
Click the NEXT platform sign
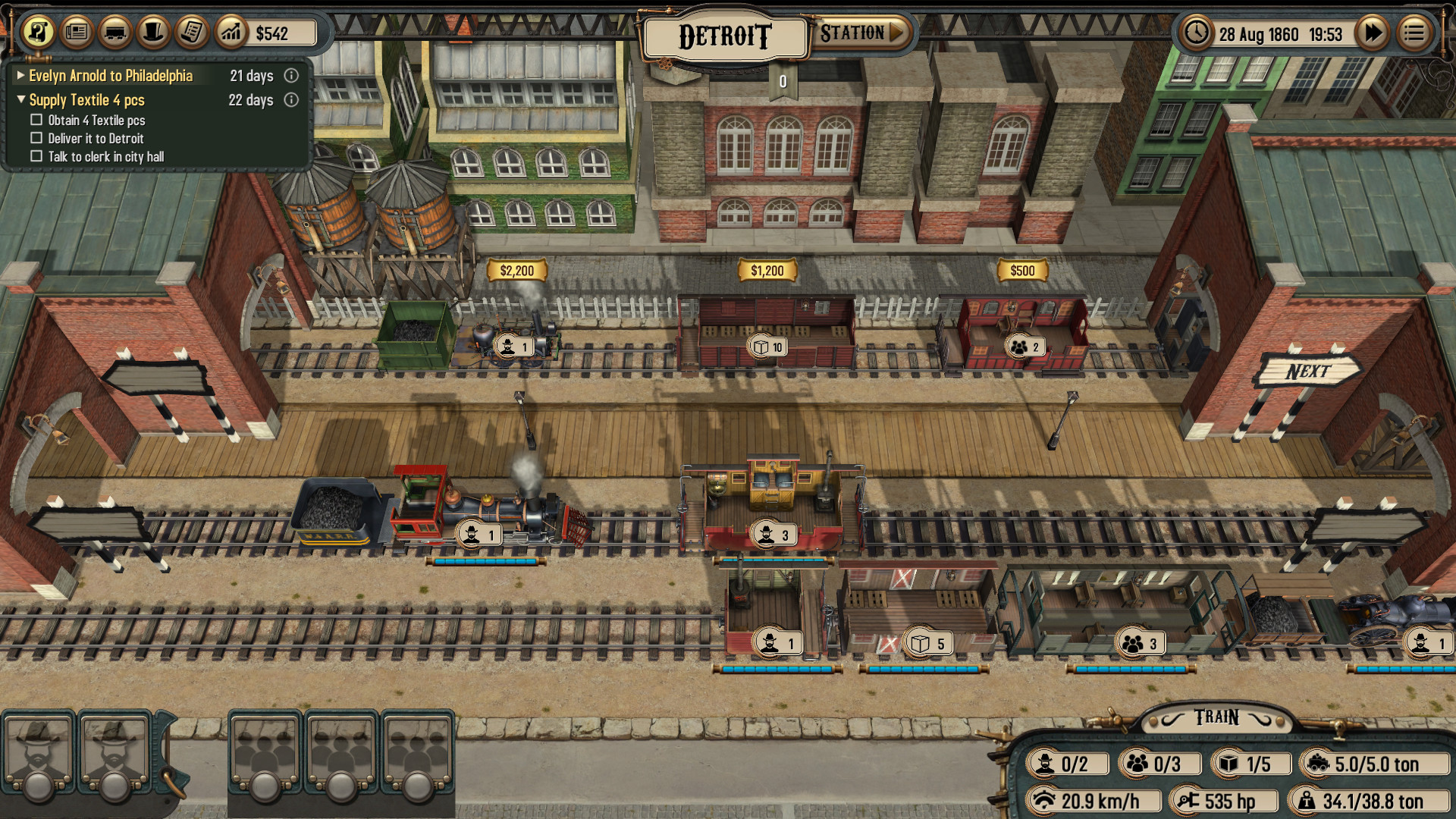point(1310,371)
